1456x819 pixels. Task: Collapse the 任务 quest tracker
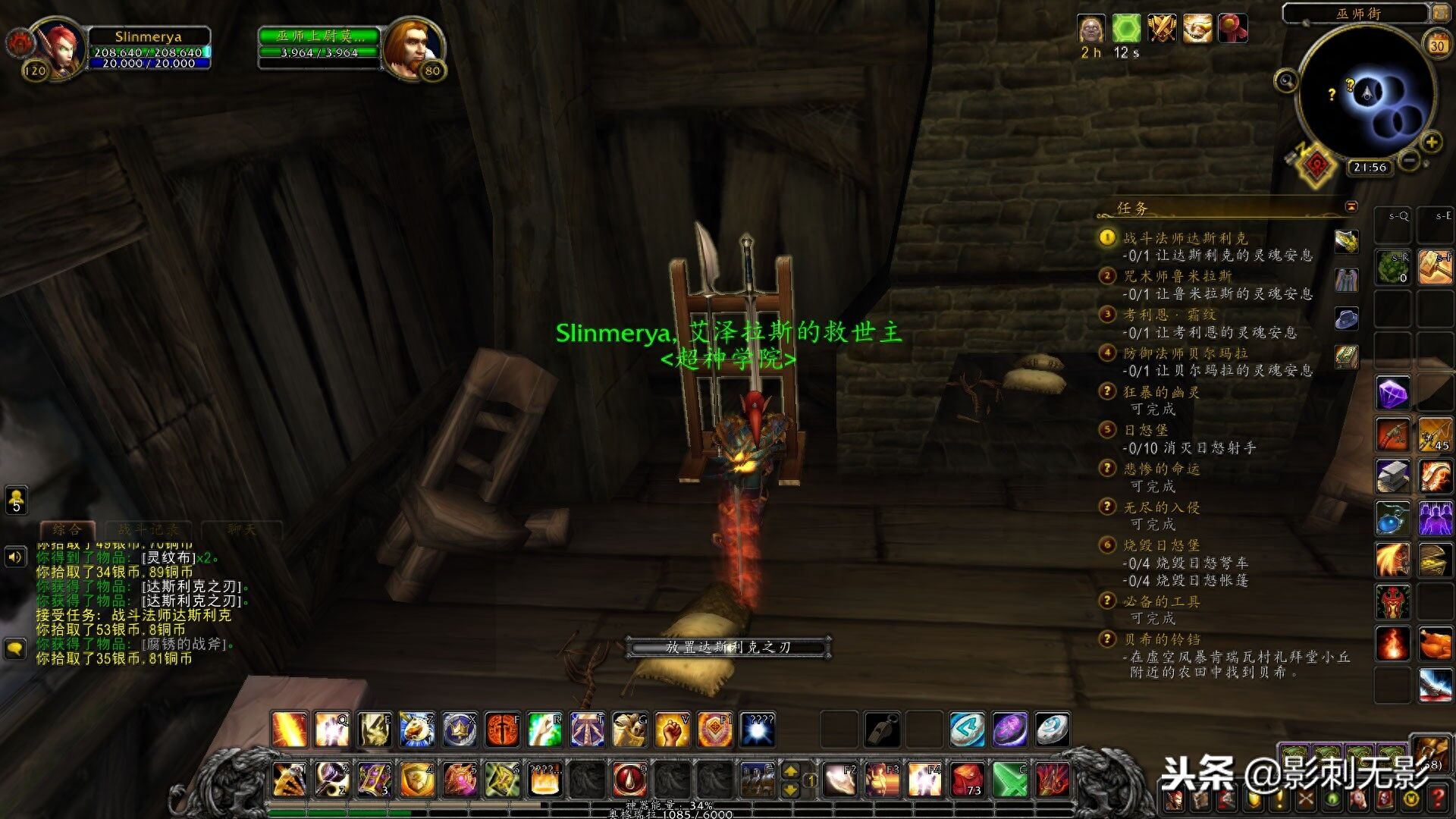pos(1351,206)
